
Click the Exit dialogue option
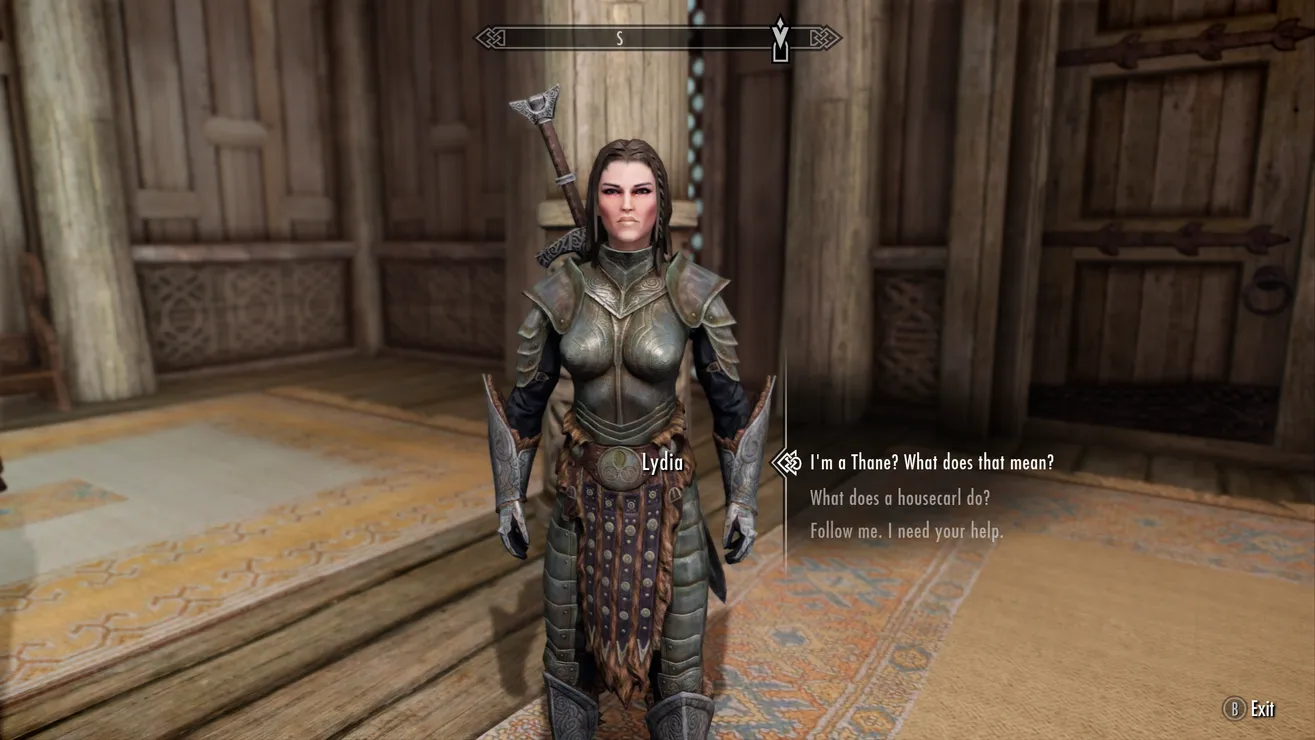coord(1251,709)
